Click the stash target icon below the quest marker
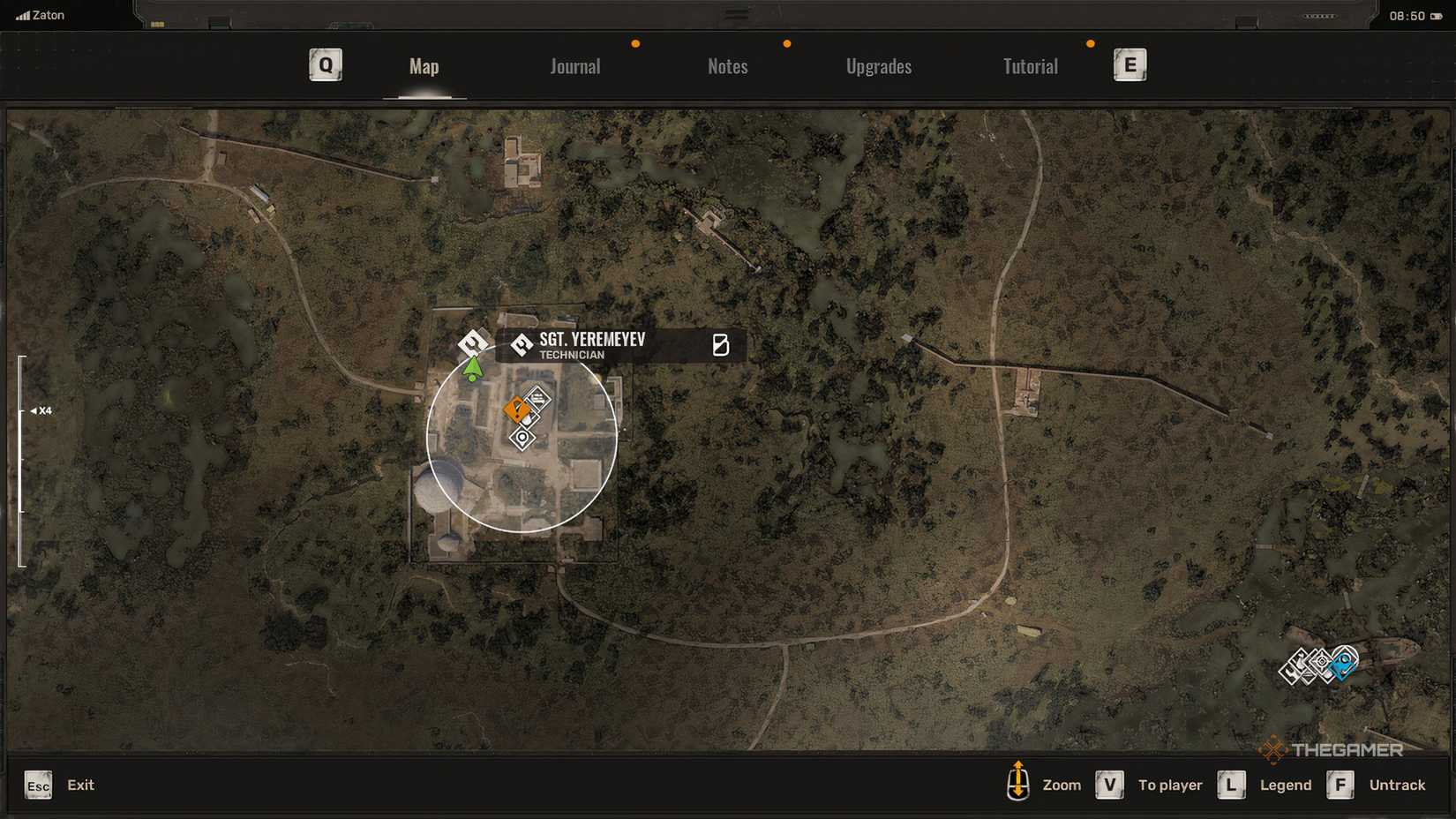The image size is (1456, 819). [523, 438]
